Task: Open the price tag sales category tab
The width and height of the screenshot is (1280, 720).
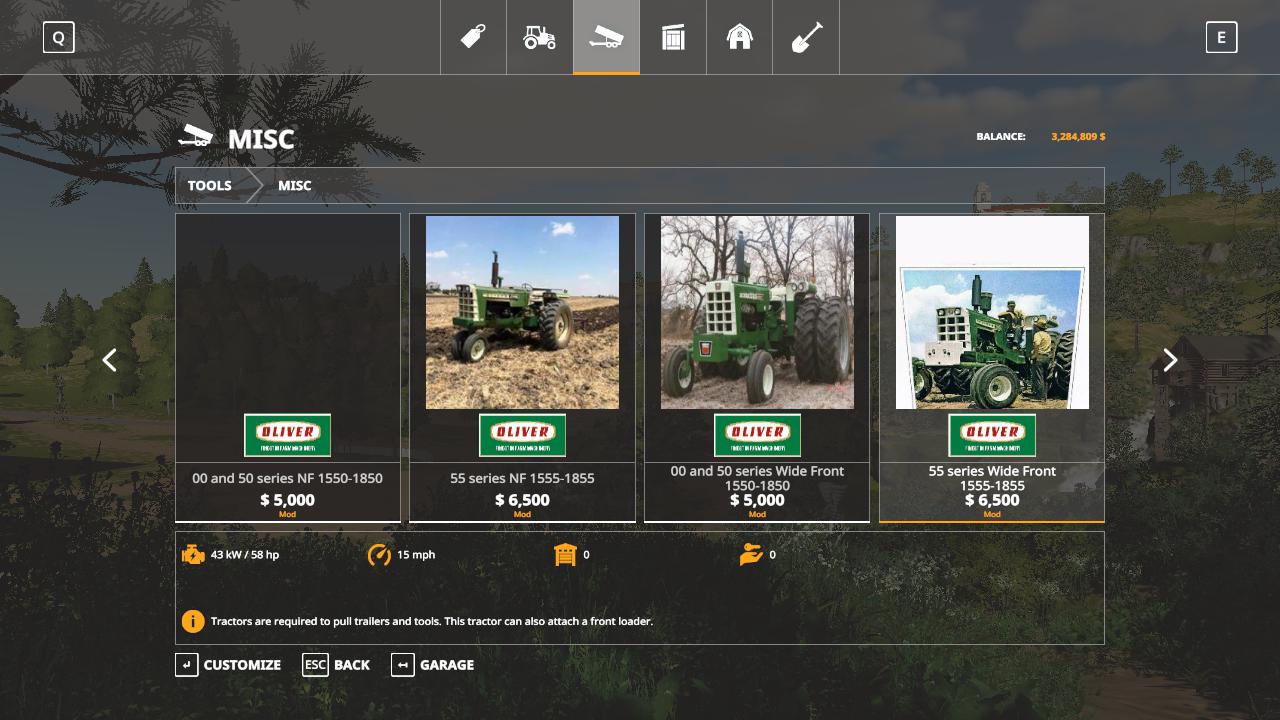Action: (x=473, y=38)
